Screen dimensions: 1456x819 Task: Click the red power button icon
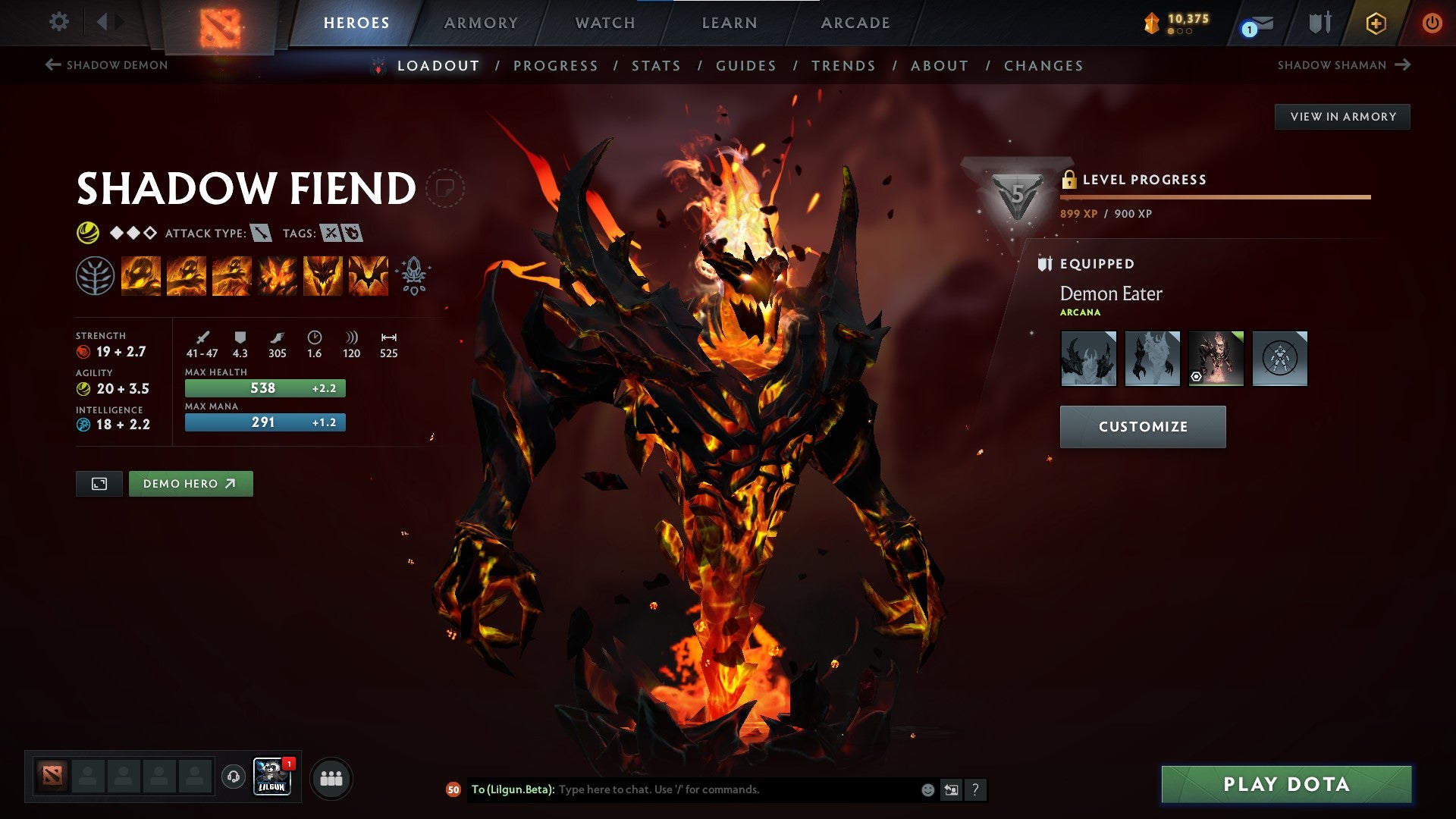click(1433, 23)
